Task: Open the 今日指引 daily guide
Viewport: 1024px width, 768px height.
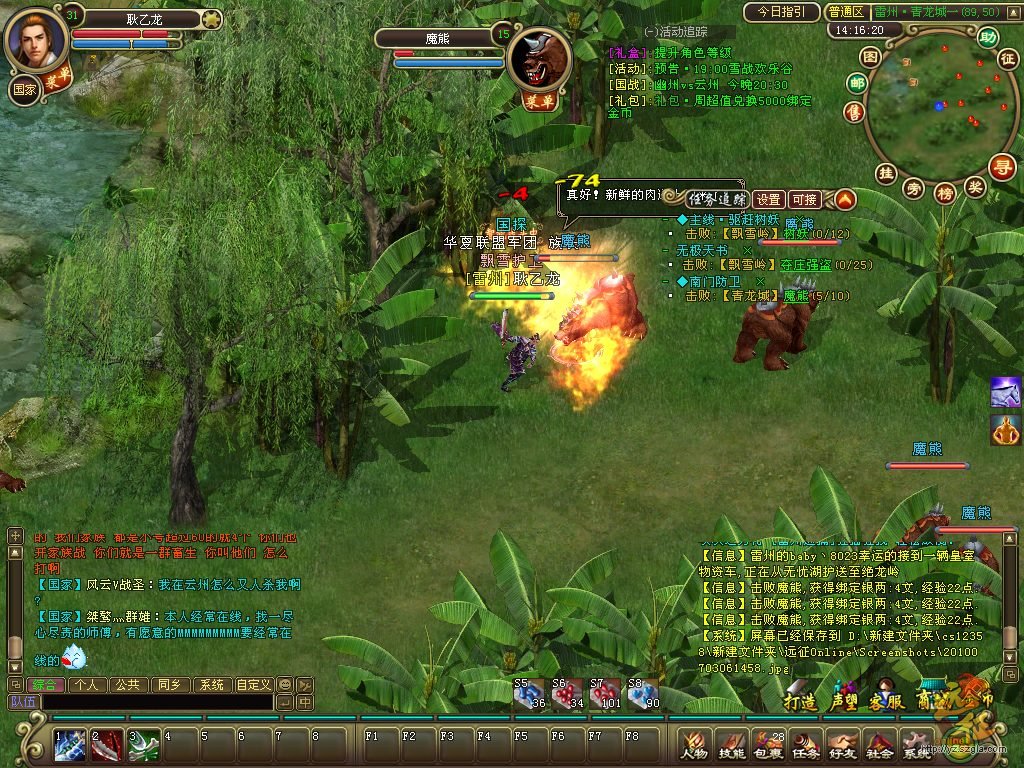Action: pos(781,12)
